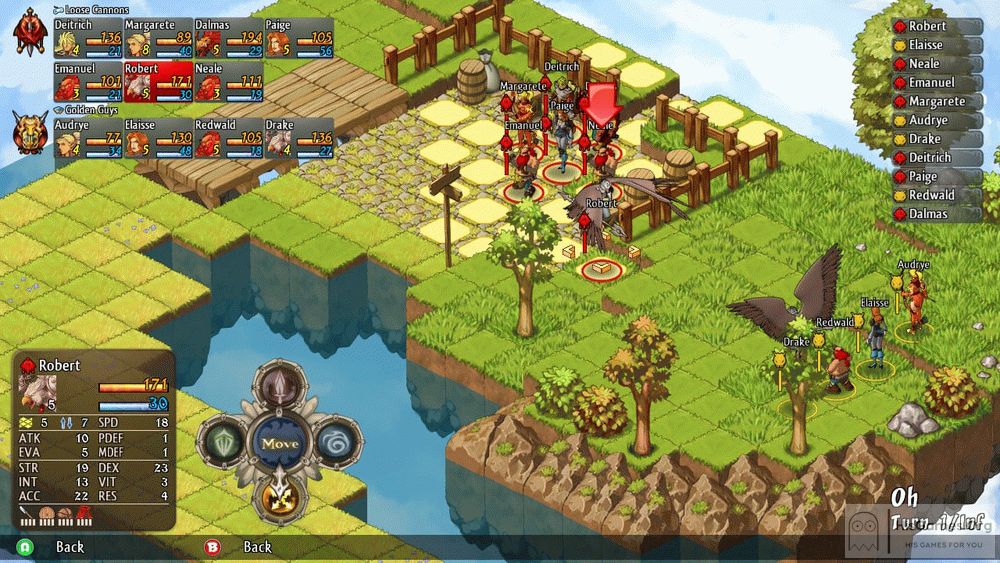1000x563 pixels.
Task: Select Redwald's Golden Guys status card
Action: pyautogui.click(x=228, y=138)
